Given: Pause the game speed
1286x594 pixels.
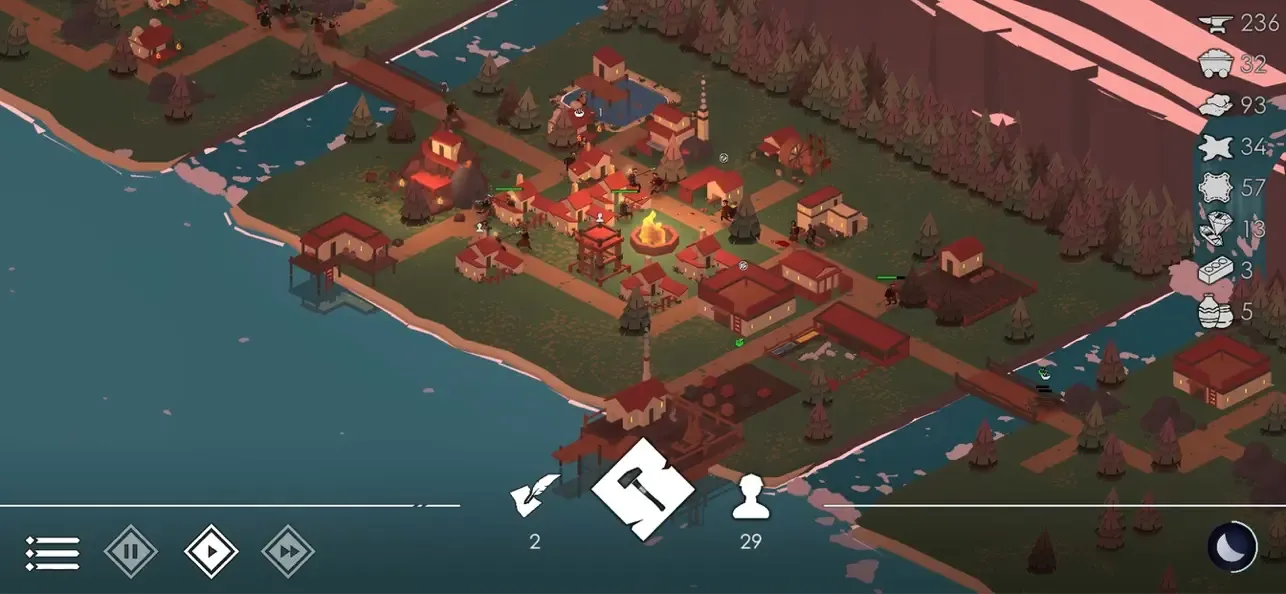Looking at the screenshot, I should click(x=131, y=551).
